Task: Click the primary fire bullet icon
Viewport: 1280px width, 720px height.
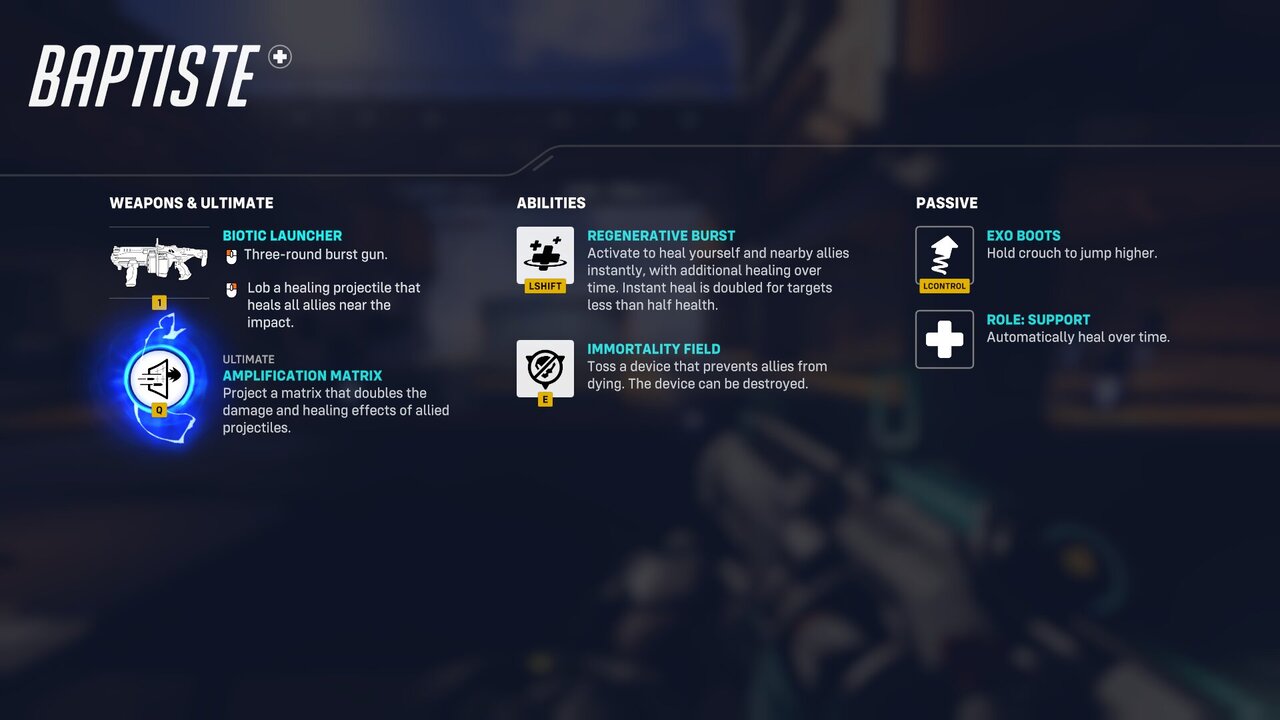Action: click(232, 254)
